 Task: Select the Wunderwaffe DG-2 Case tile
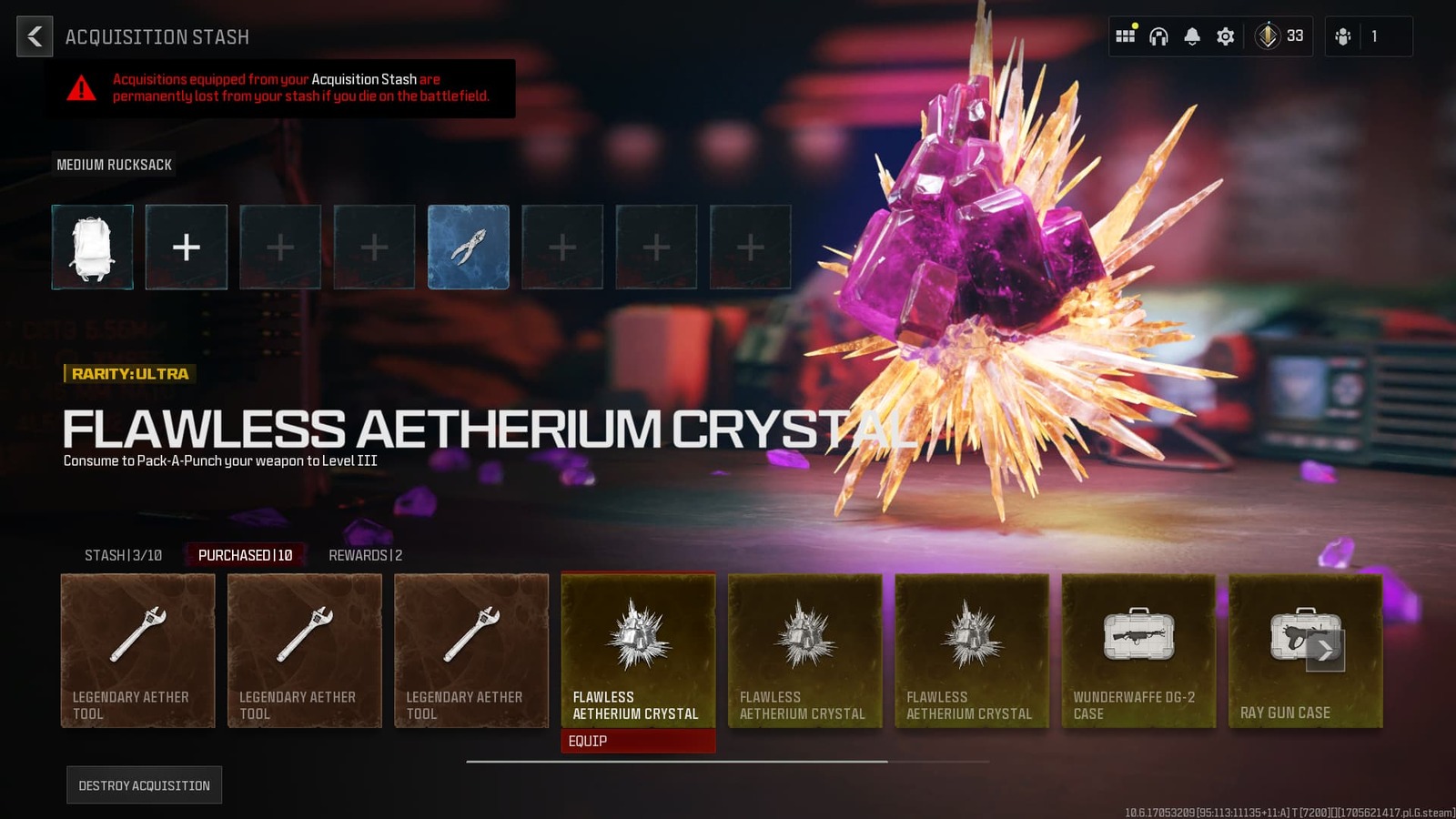click(1138, 650)
